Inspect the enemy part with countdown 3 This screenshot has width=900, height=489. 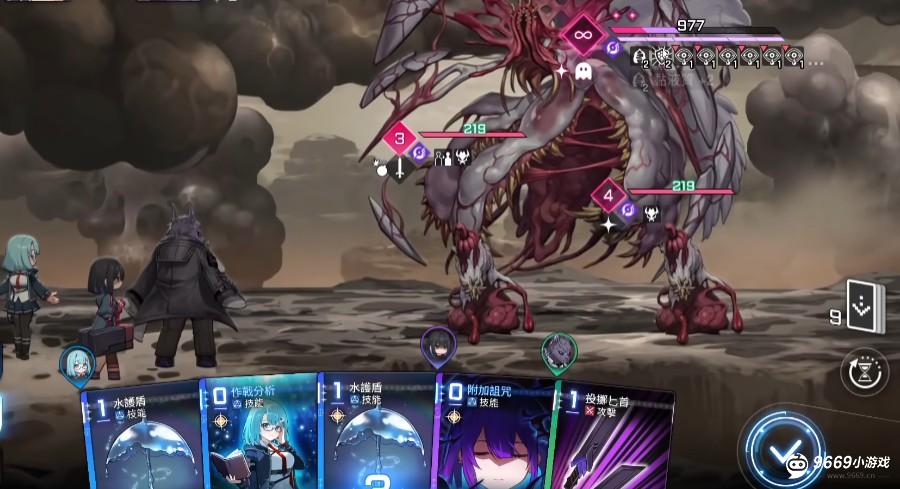click(x=399, y=138)
